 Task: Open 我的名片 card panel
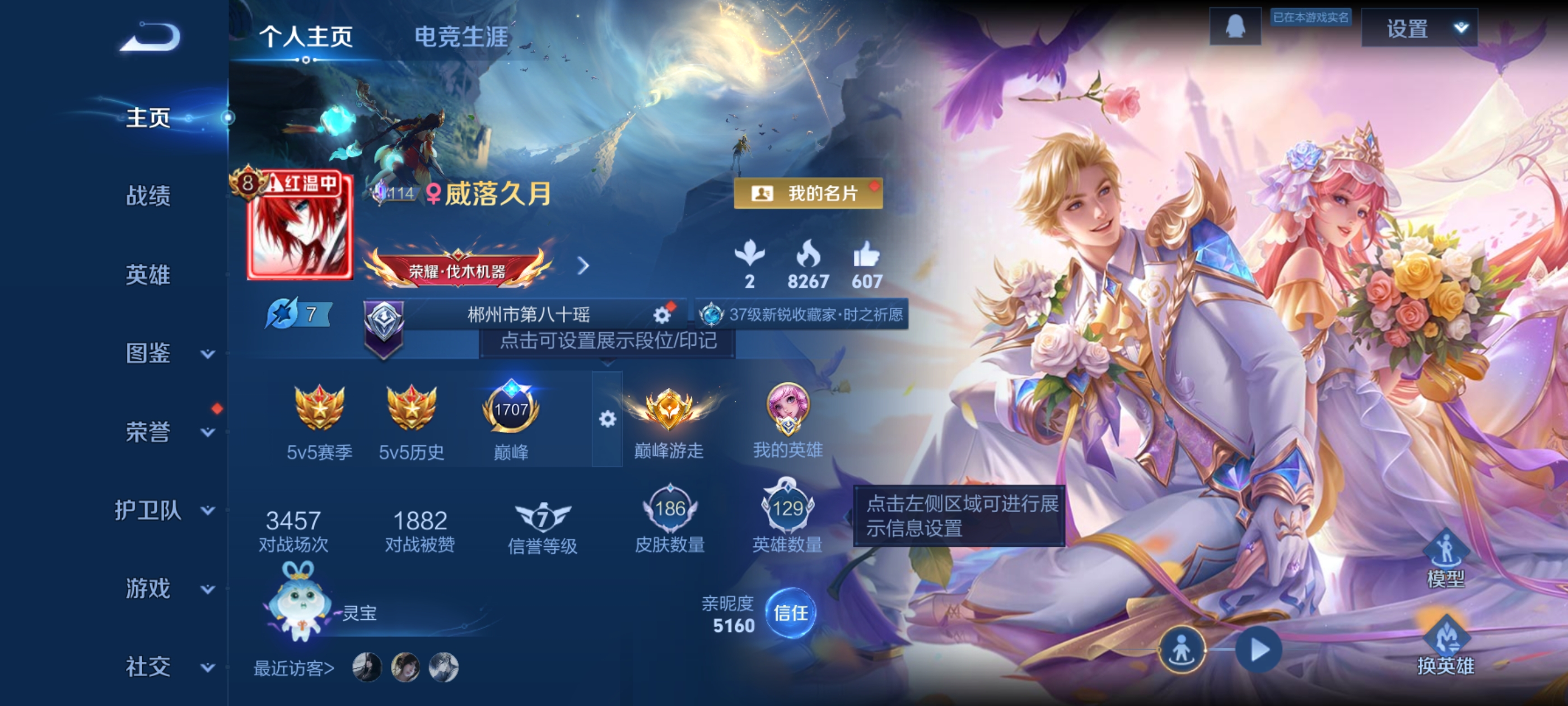tap(808, 194)
